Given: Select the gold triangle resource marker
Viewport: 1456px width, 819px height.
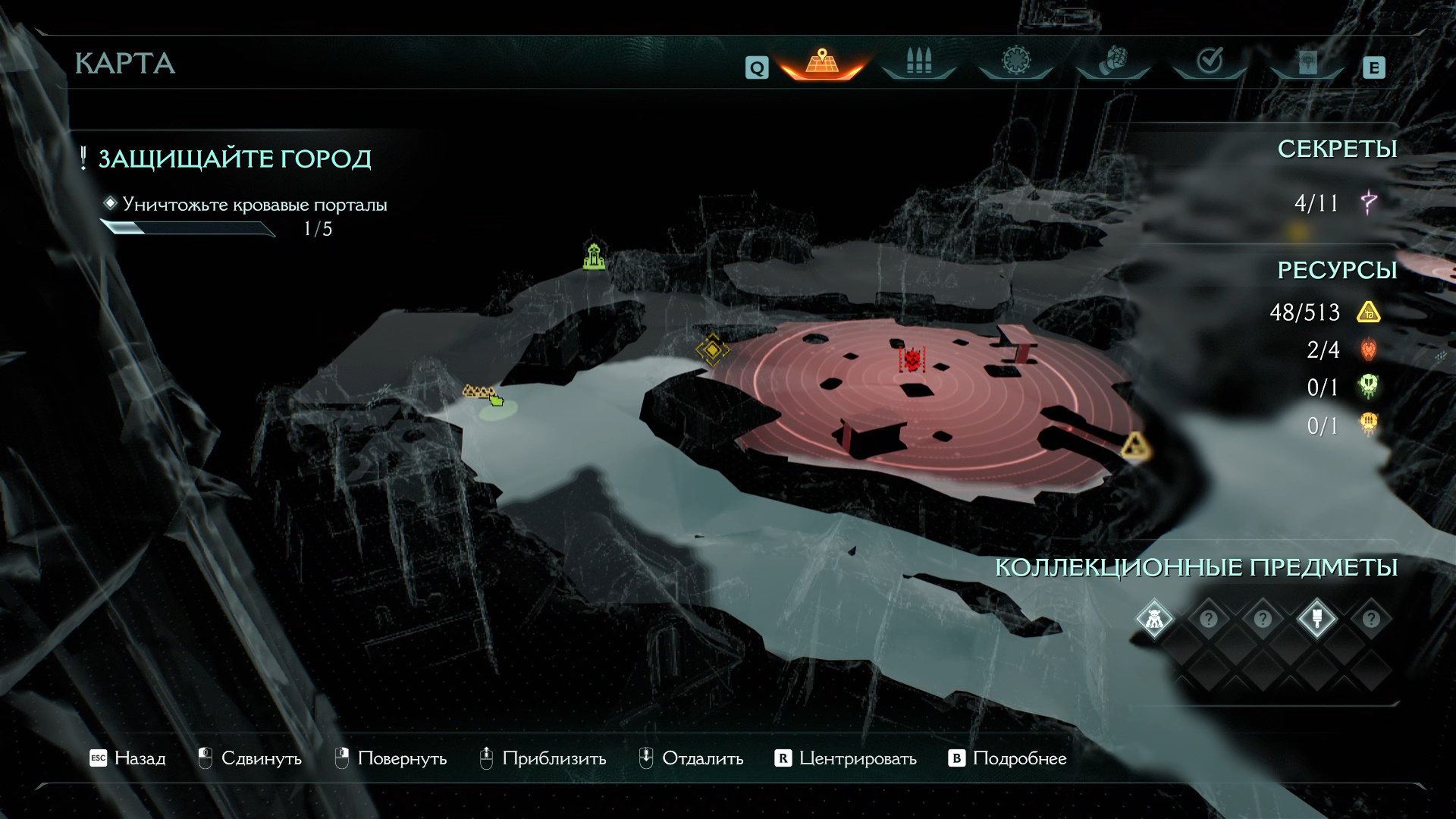Looking at the screenshot, I should pos(1135,447).
